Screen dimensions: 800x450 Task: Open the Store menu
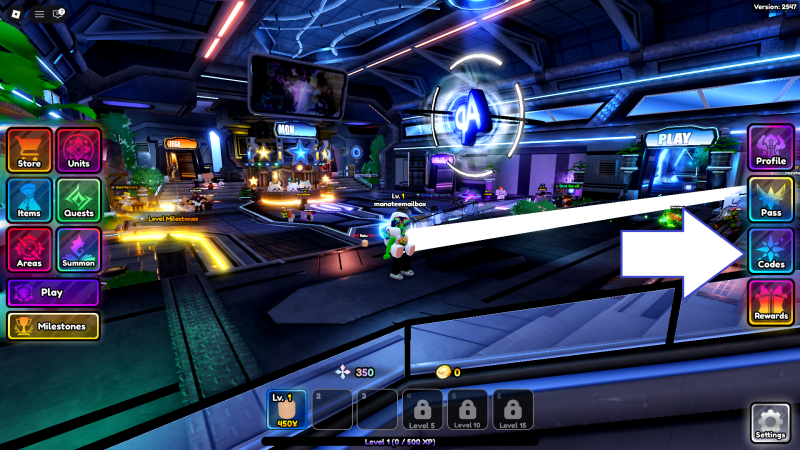pos(29,151)
